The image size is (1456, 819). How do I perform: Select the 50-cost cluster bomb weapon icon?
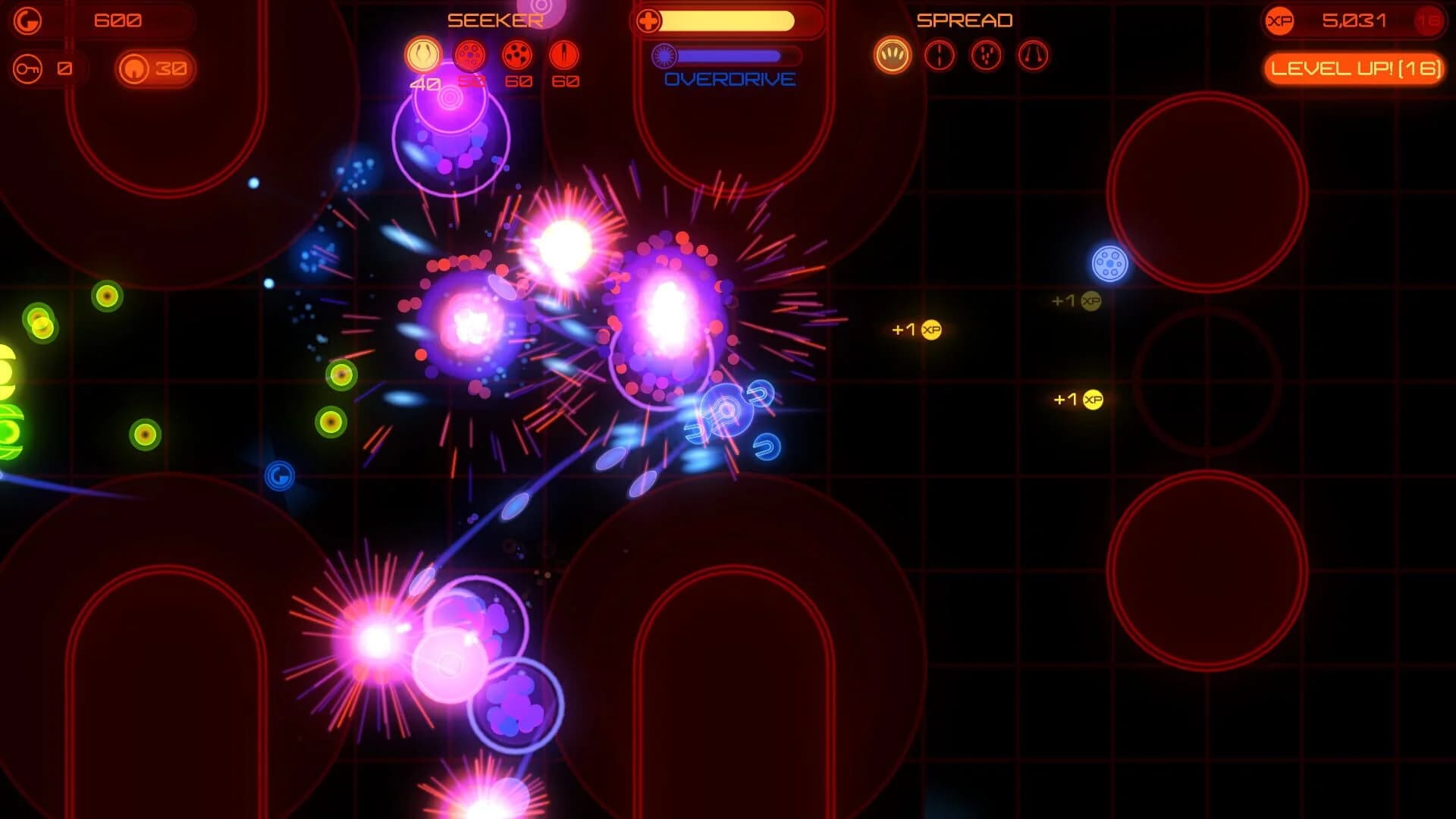click(x=468, y=53)
